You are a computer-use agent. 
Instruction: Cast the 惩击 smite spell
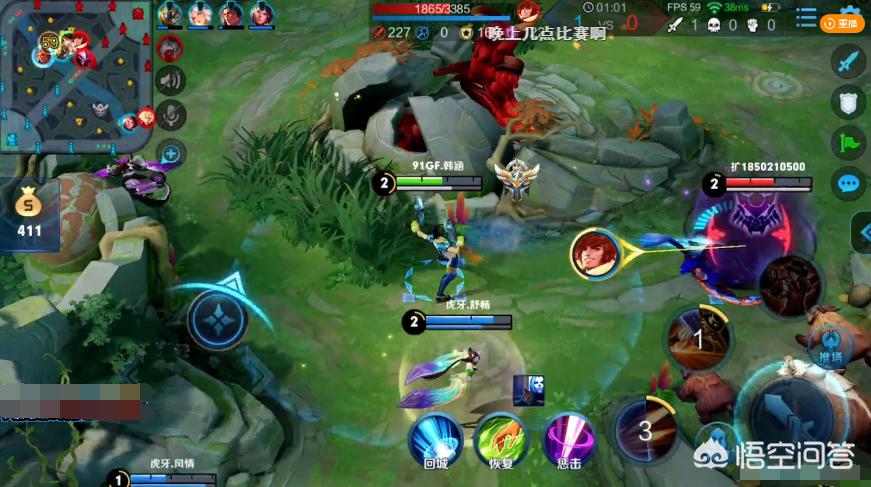pyautogui.click(x=568, y=438)
